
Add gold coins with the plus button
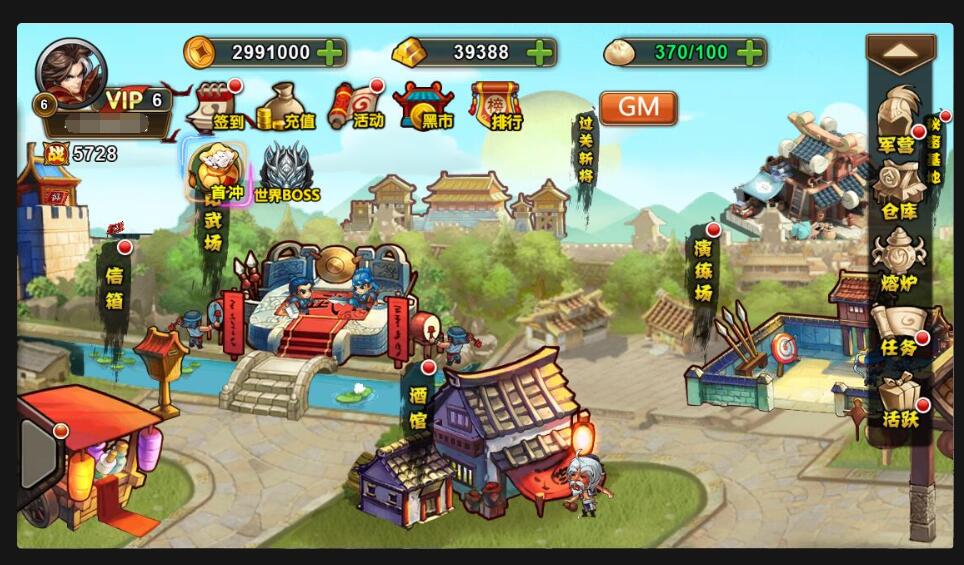coord(328,52)
